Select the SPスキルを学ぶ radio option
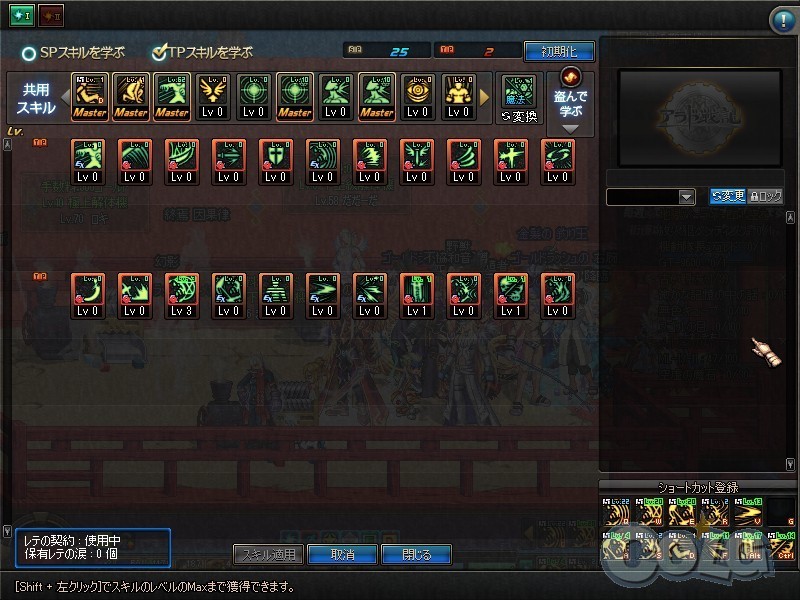The height and width of the screenshot is (600, 800). pos(30,52)
